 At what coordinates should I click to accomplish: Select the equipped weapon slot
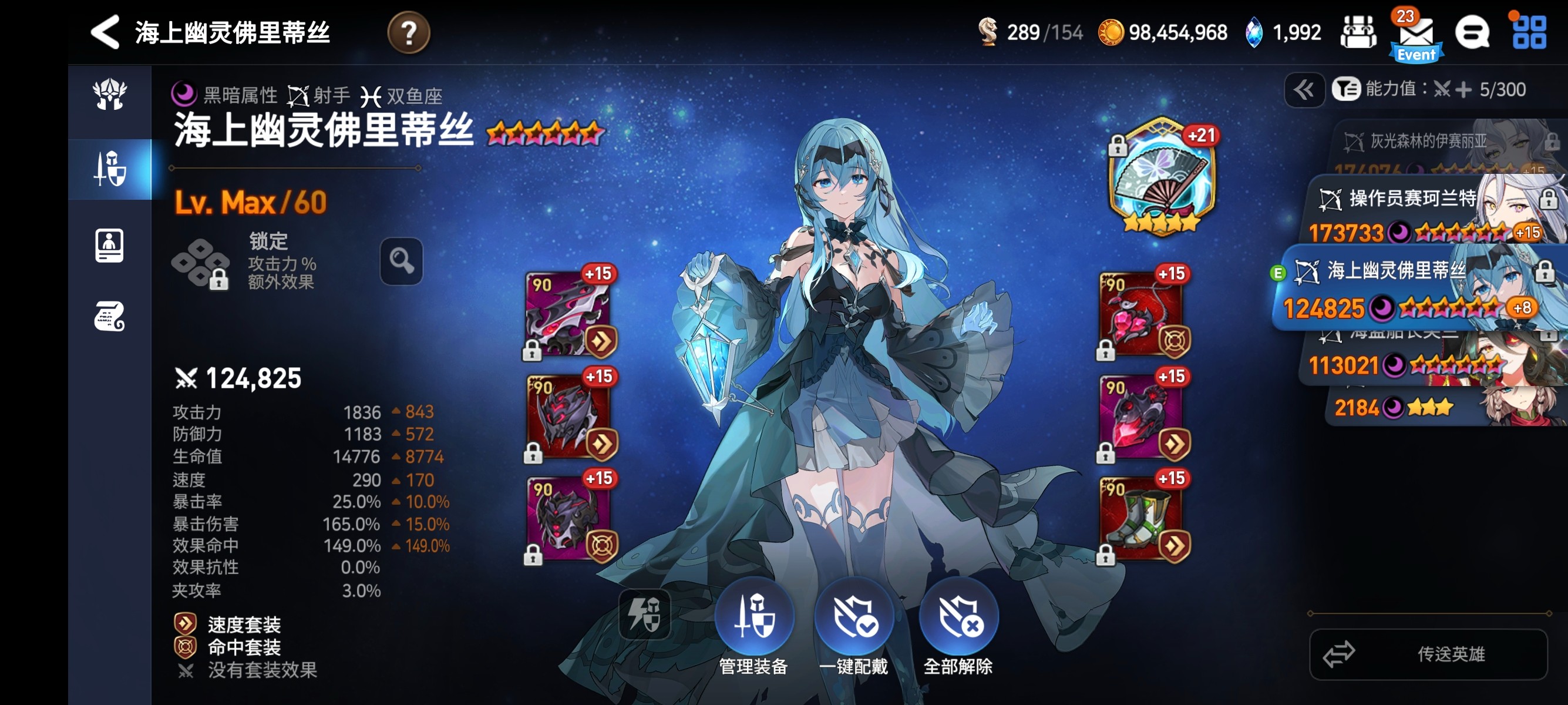click(568, 314)
